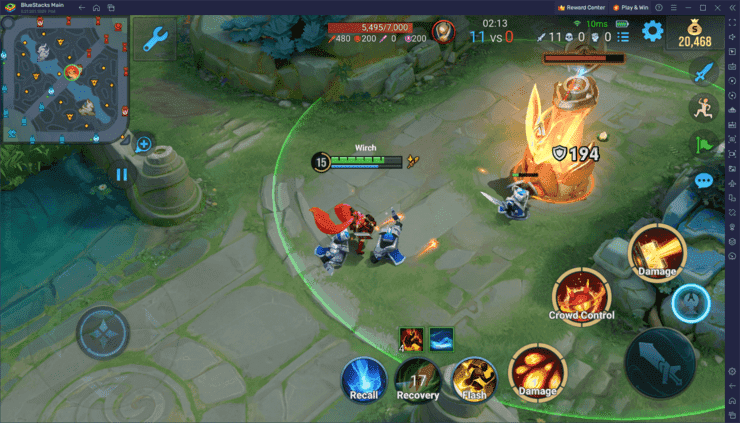Tap the blue plus signal button
This screenshot has height=423, width=740.
tap(143, 145)
